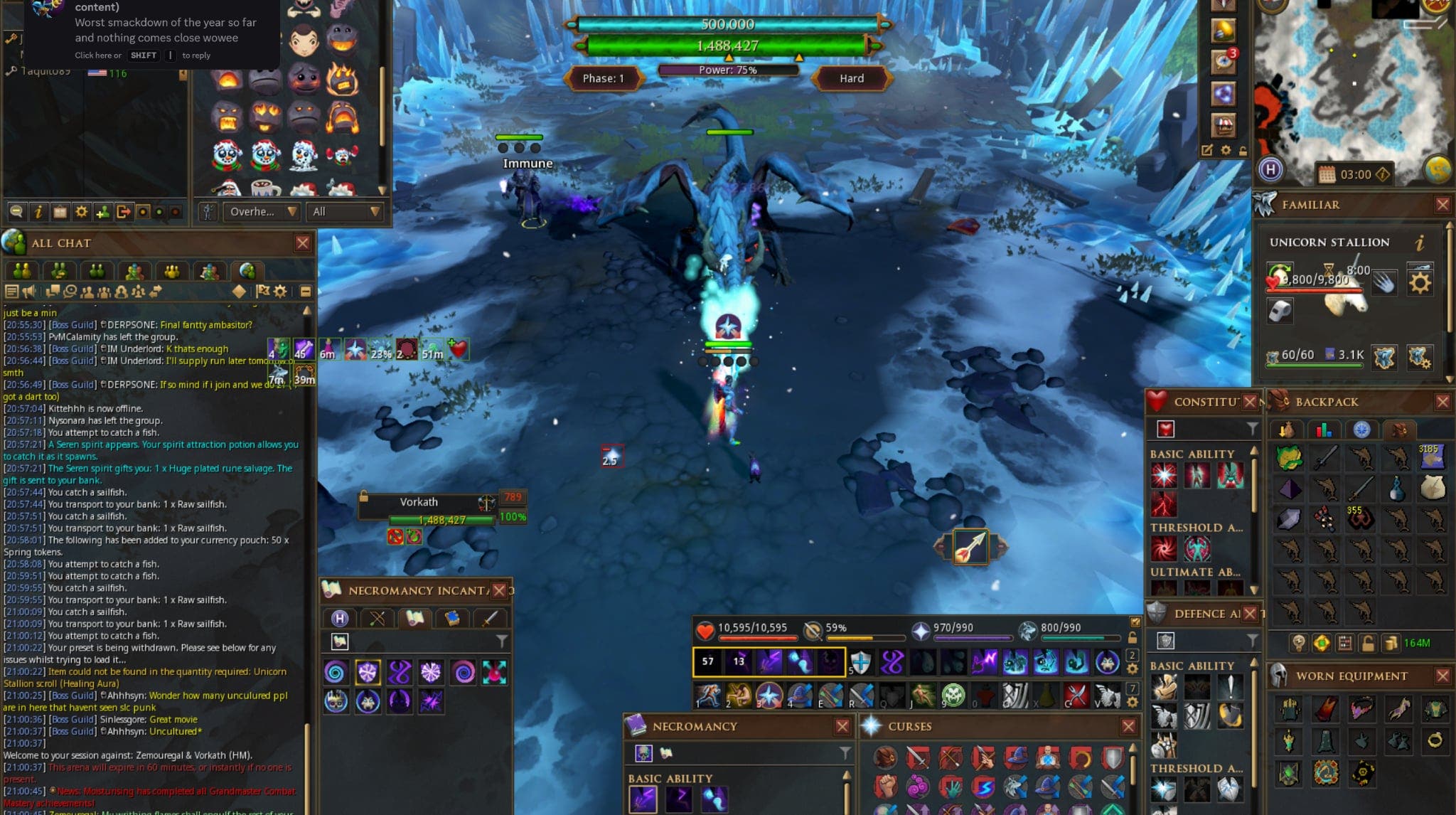Minimise the chat window
This screenshot has height=815, width=1456.
tap(306, 291)
